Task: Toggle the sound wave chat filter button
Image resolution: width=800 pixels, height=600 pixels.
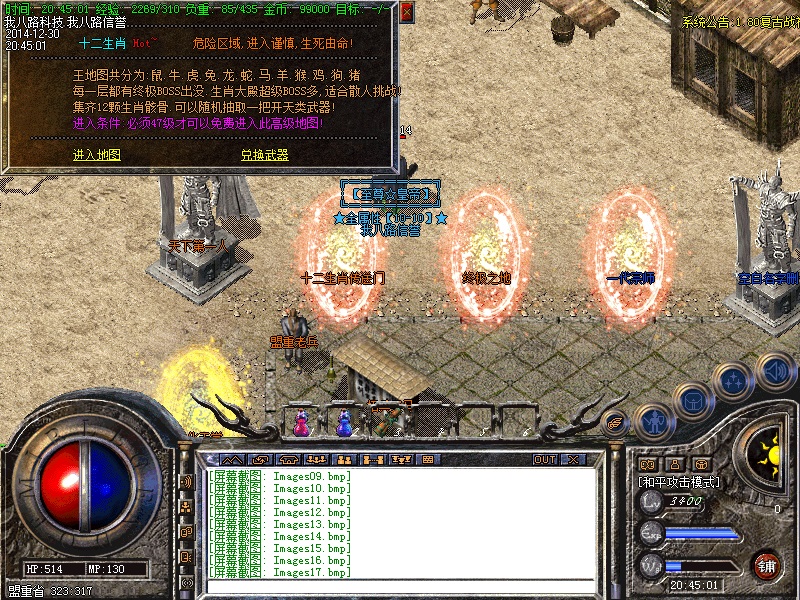Action: point(186,481)
